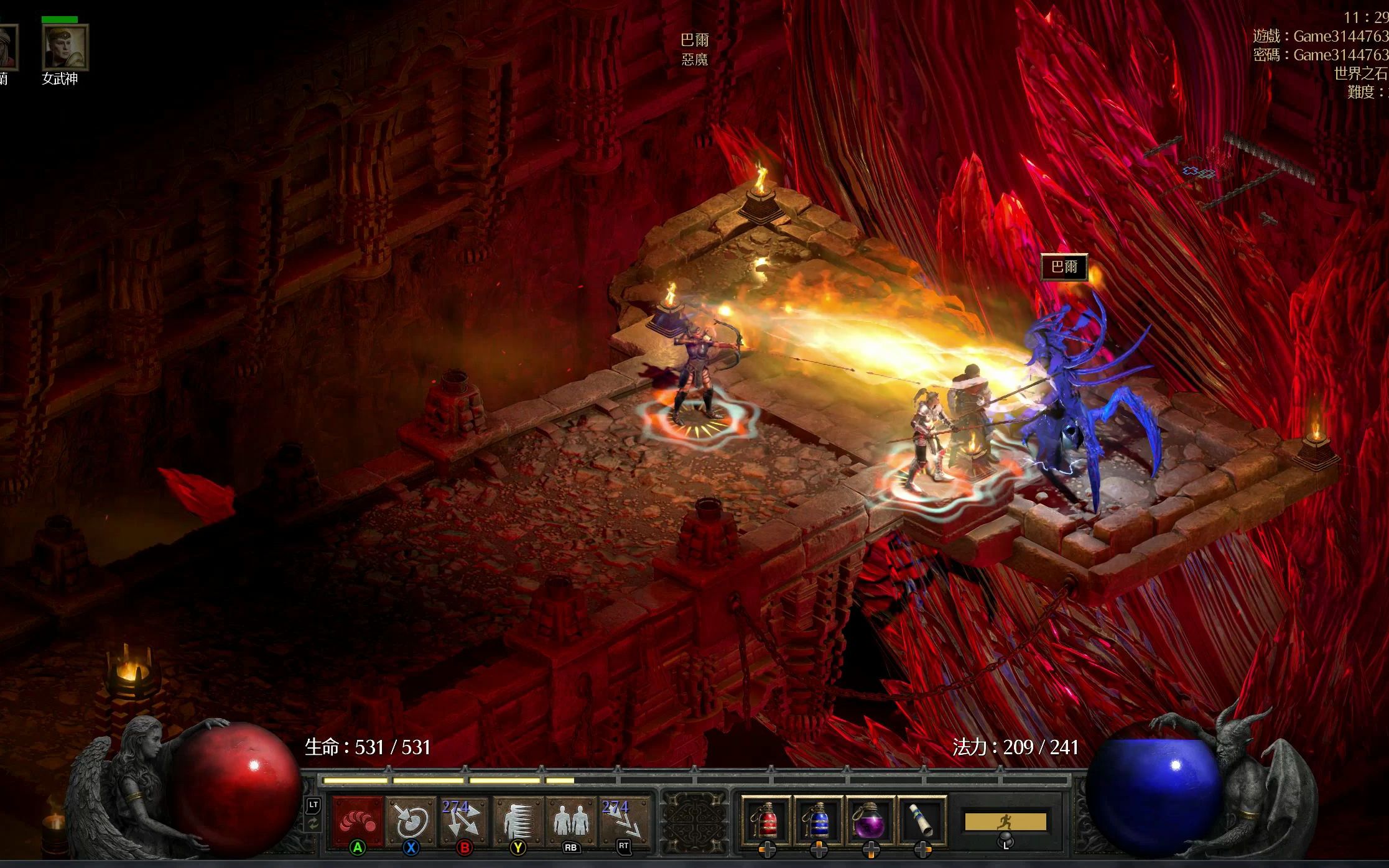The width and height of the screenshot is (1389, 868).
Task: Activate the arrow-into-target skill icon
Action: 411,821
